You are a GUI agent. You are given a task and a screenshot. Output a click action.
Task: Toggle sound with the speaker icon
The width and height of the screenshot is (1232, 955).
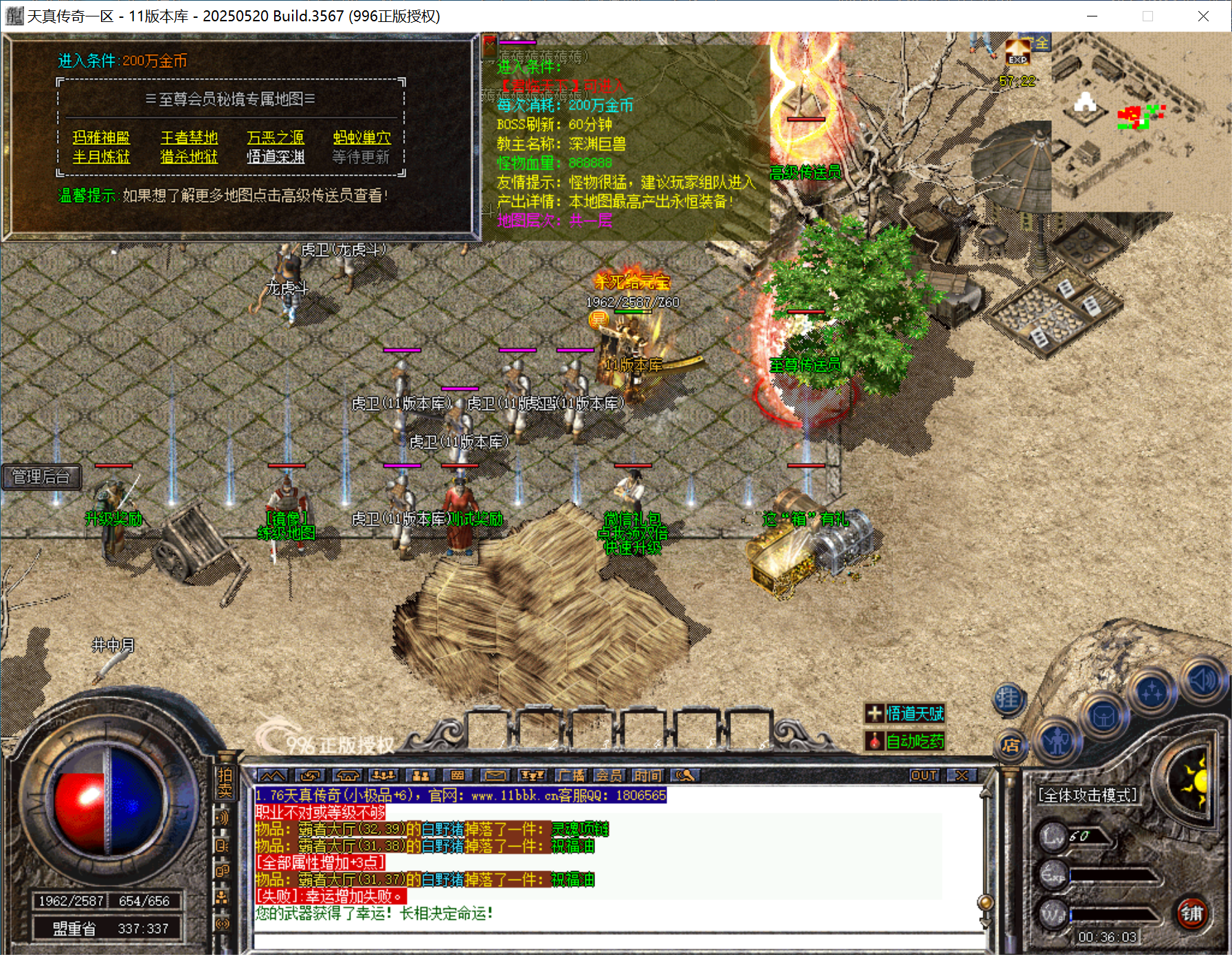point(1202,681)
